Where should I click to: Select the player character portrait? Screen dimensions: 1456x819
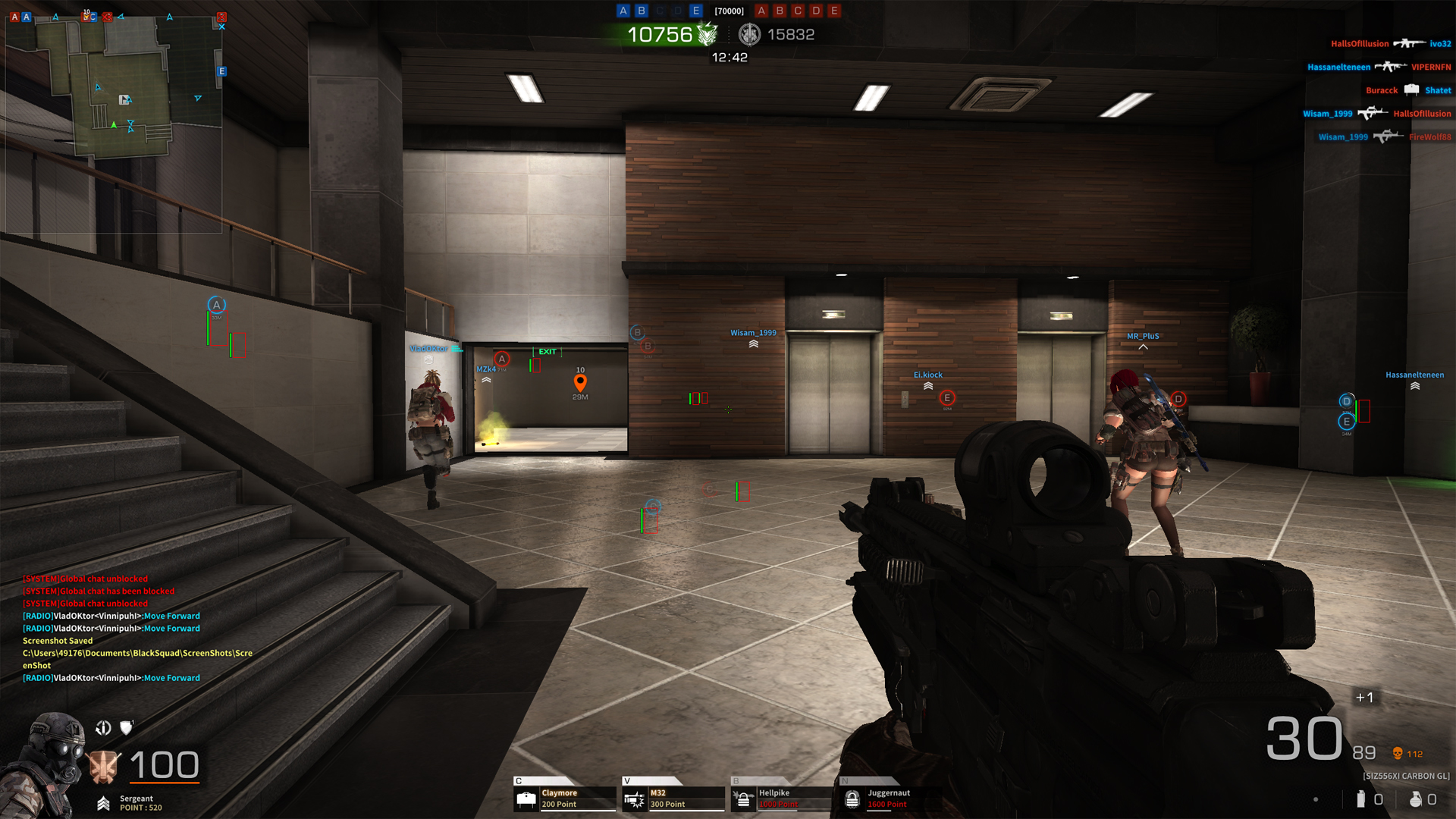point(47,762)
